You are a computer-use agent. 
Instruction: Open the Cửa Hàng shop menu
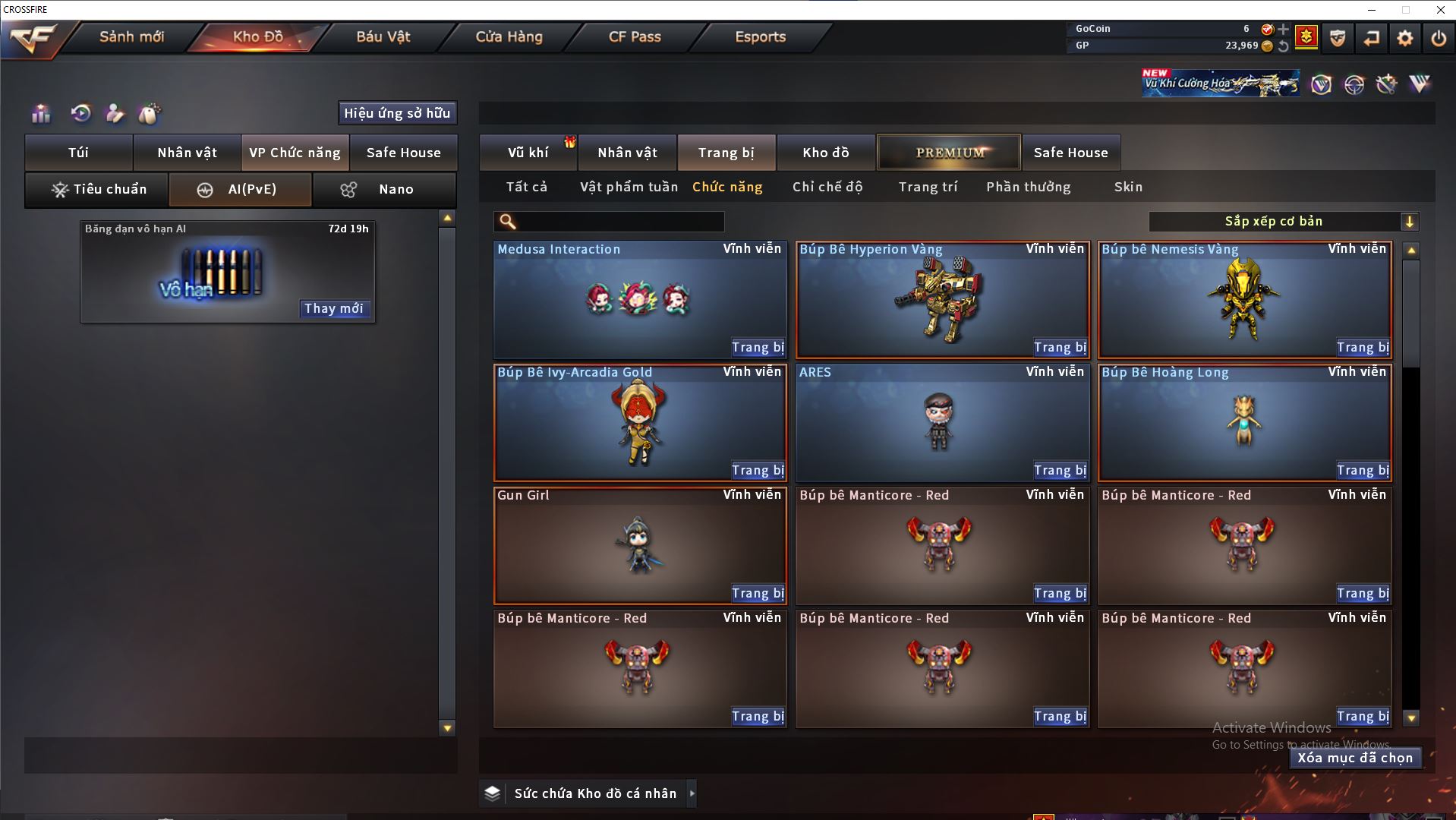pos(509,37)
